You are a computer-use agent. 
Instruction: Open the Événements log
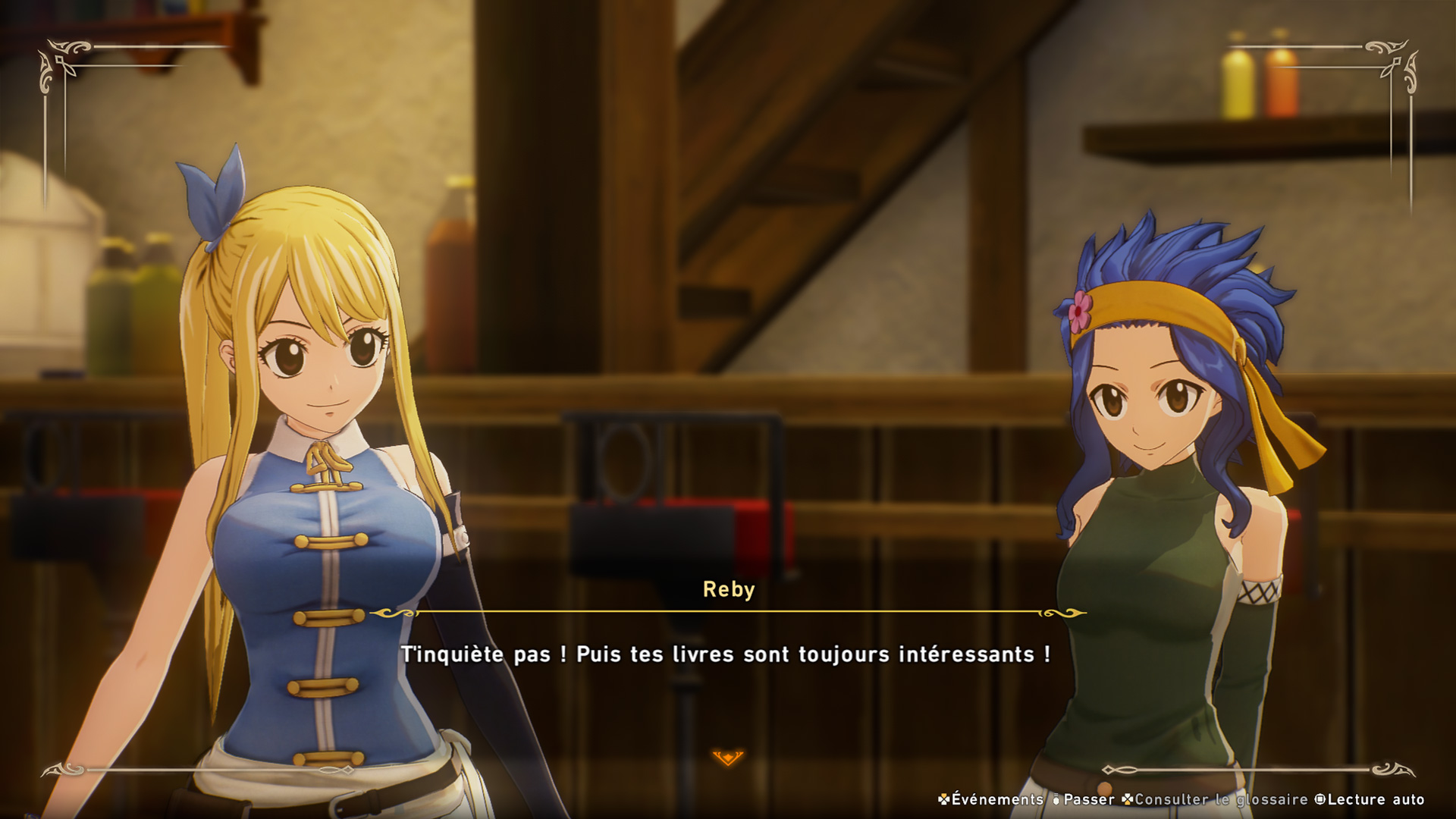[x=990, y=799]
